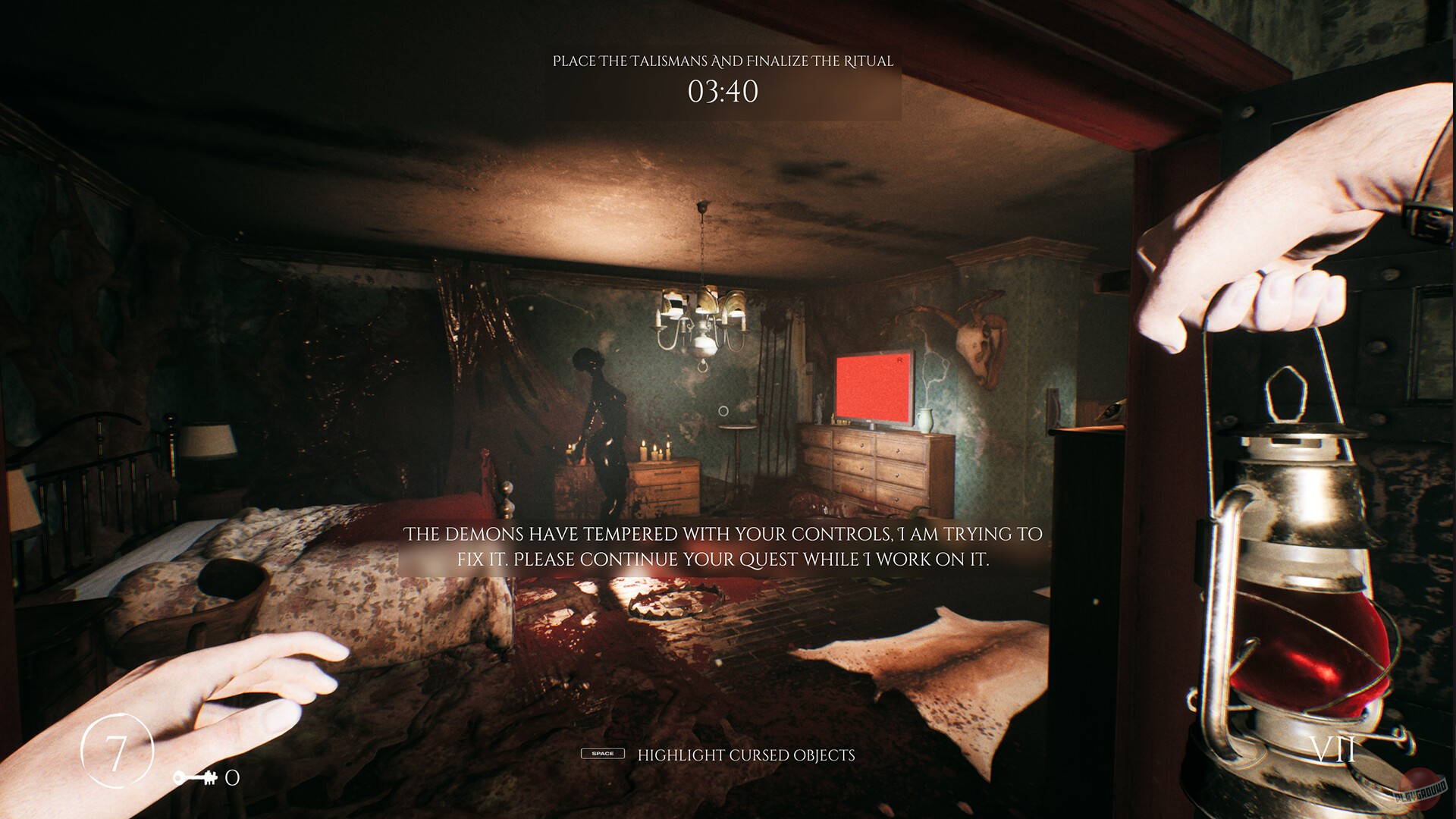Screen dimensions: 1456x819
Task: Select the circled talisman counter showing 7
Action: point(118,748)
